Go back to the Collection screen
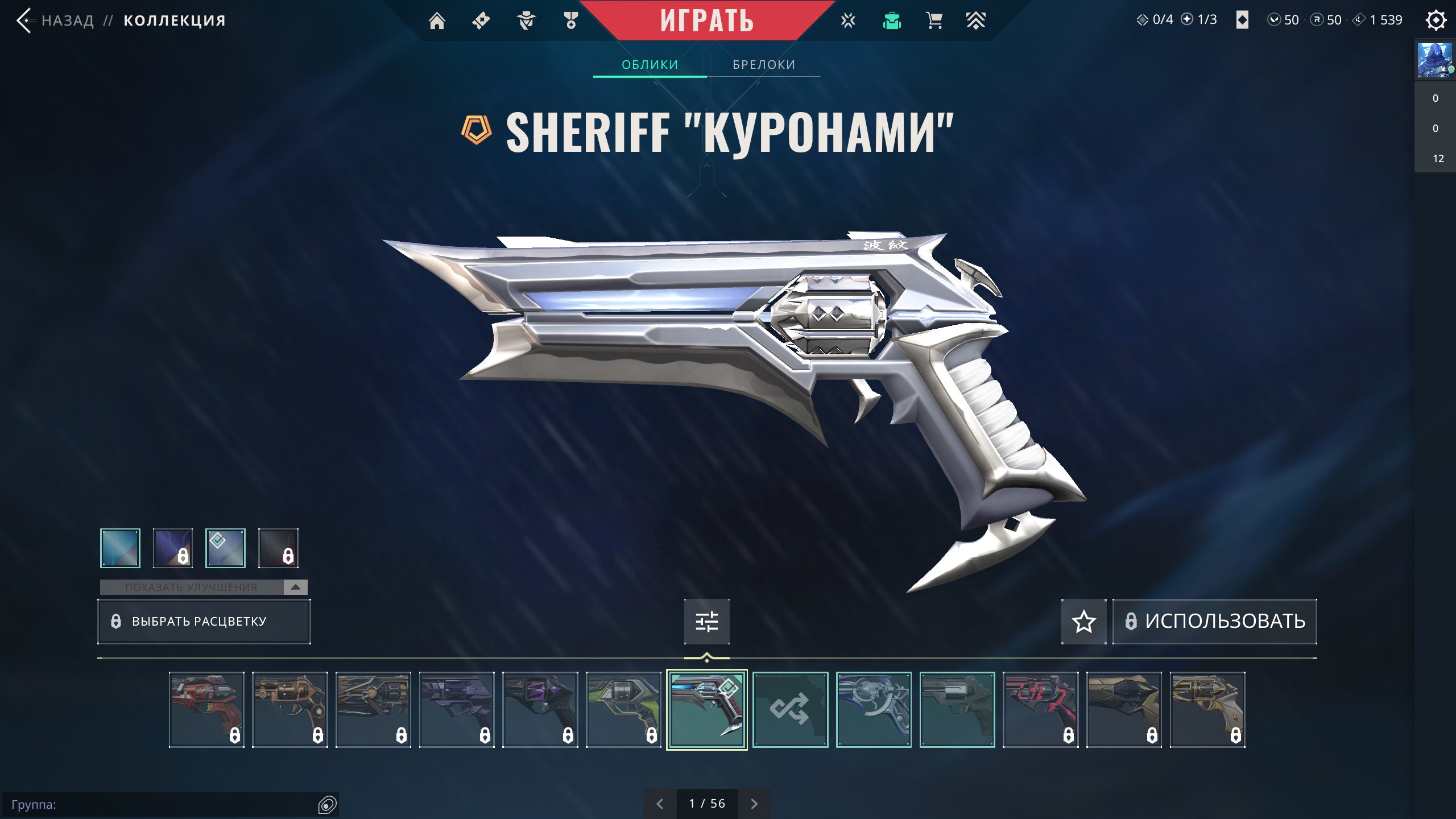1456x819 pixels. [56, 21]
